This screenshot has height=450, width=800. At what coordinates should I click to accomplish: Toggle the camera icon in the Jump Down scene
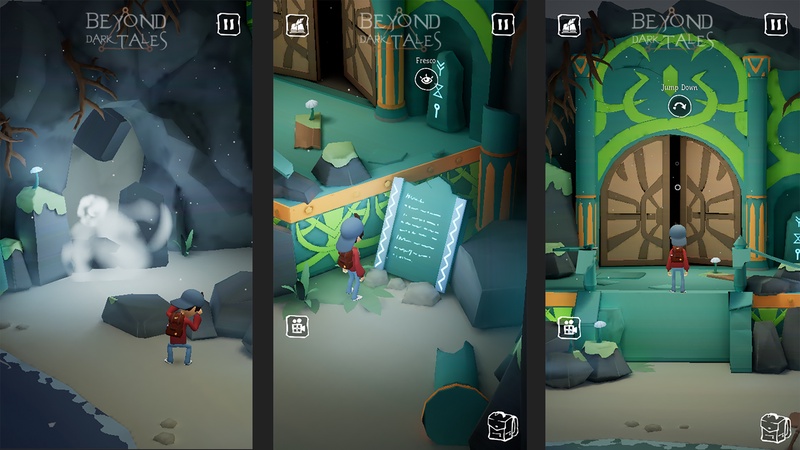click(570, 325)
